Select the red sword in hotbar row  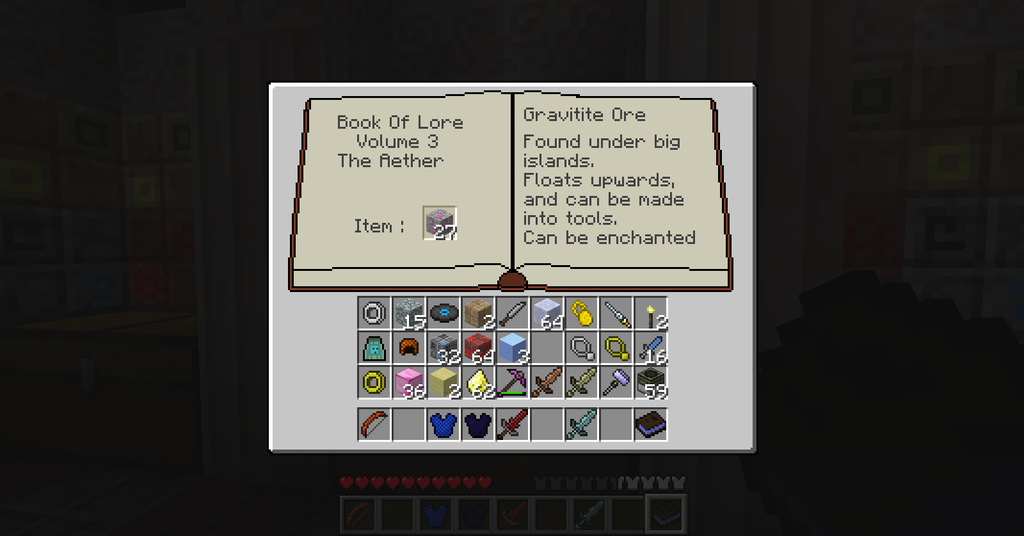point(512,424)
